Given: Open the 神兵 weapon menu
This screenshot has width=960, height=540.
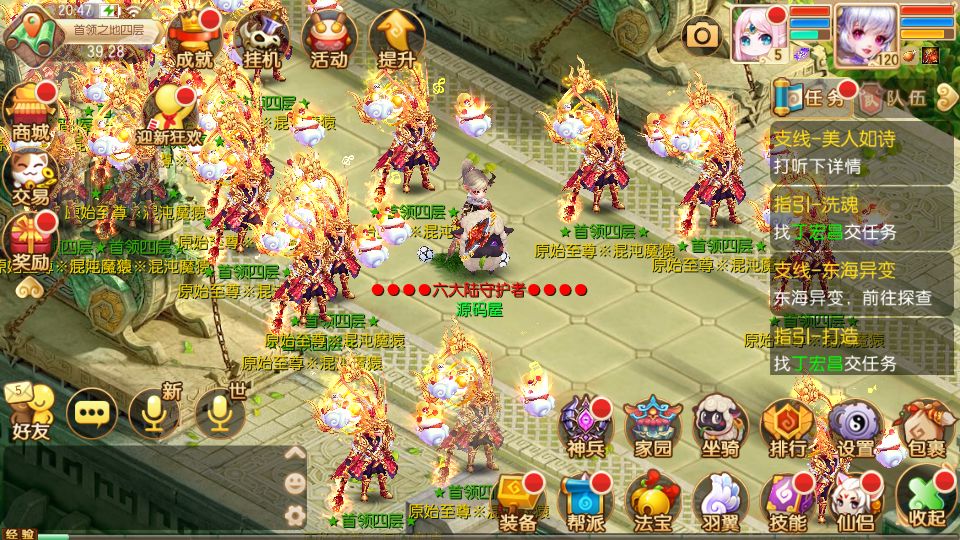Looking at the screenshot, I should pyautogui.click(x=586, y=425).
